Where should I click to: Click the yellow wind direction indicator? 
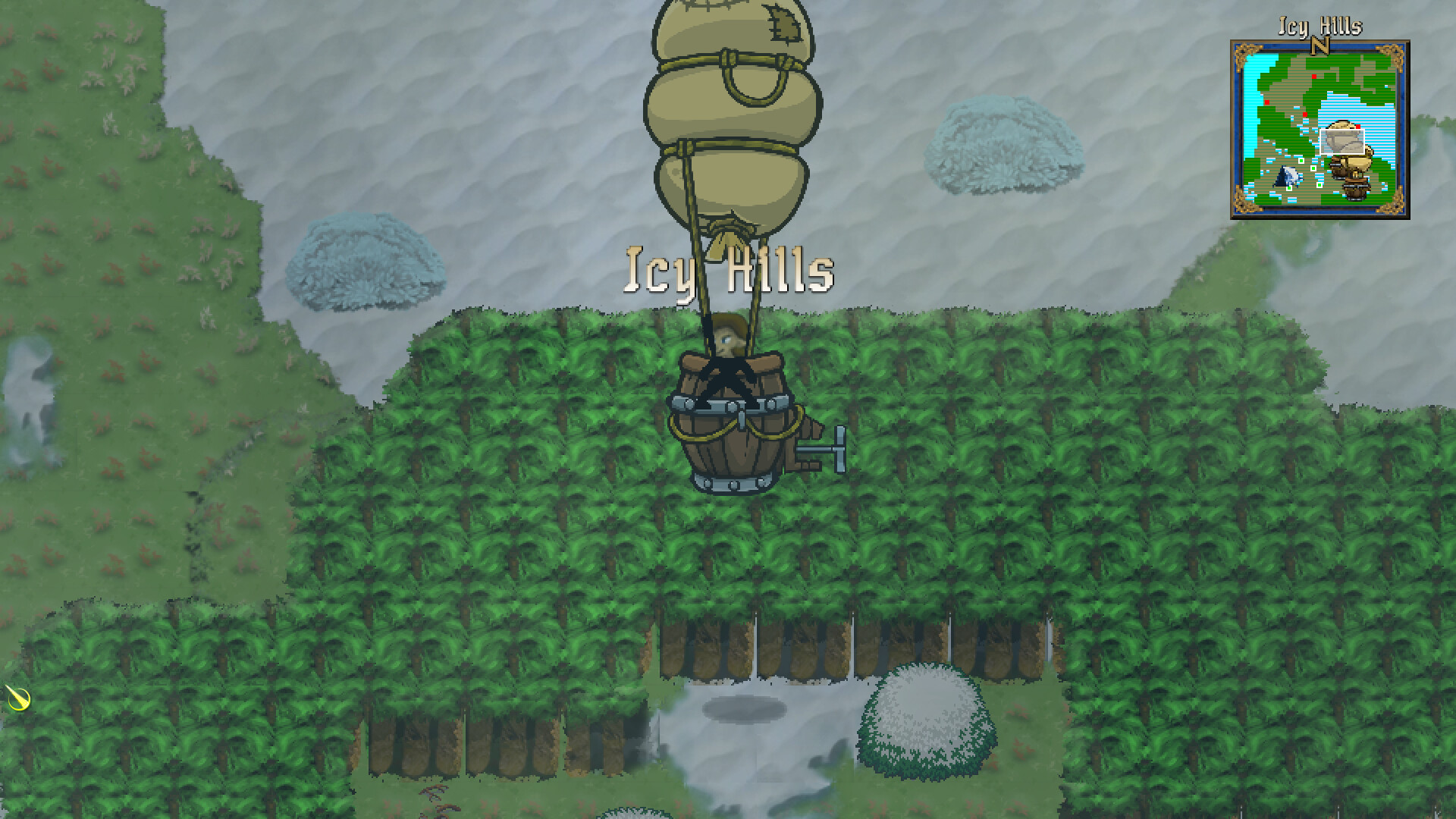click(x=19, y=700)
